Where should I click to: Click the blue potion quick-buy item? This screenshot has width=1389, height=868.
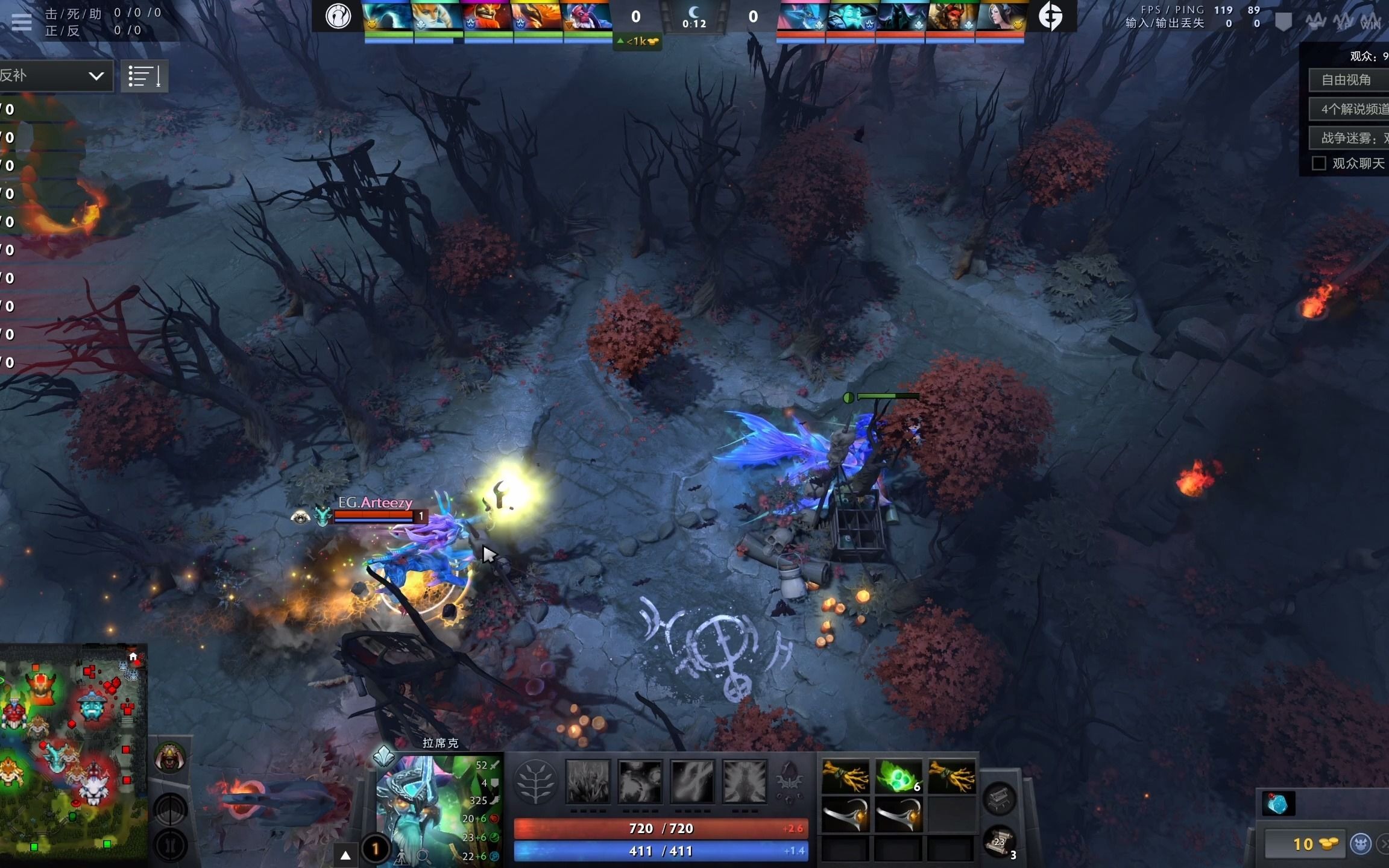click(x=1278, y=804)
